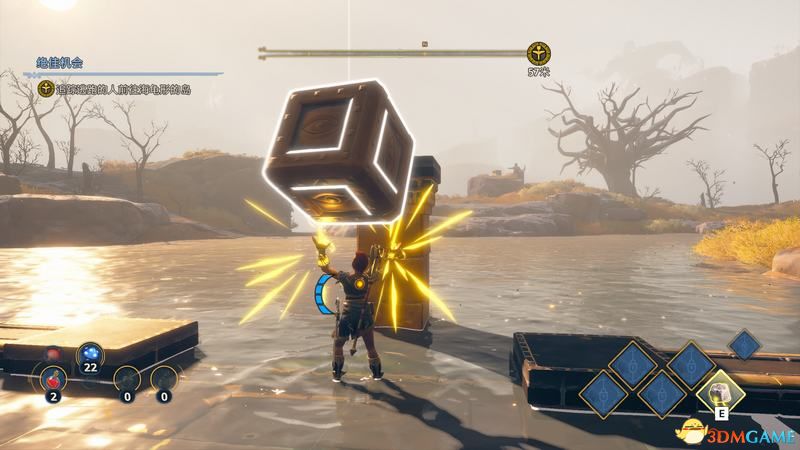This screenshot has height=450, width=800.
Task: Select the red health potion slot
Action: [53, 378]
